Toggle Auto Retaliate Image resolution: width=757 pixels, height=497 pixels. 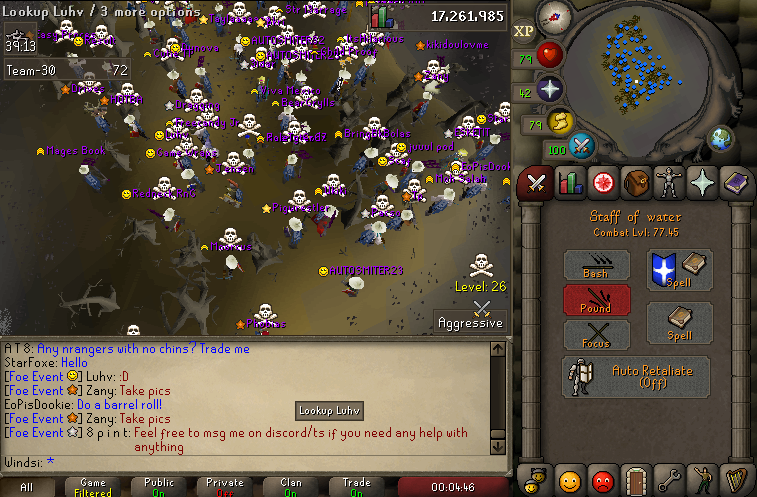pos(635,377)
